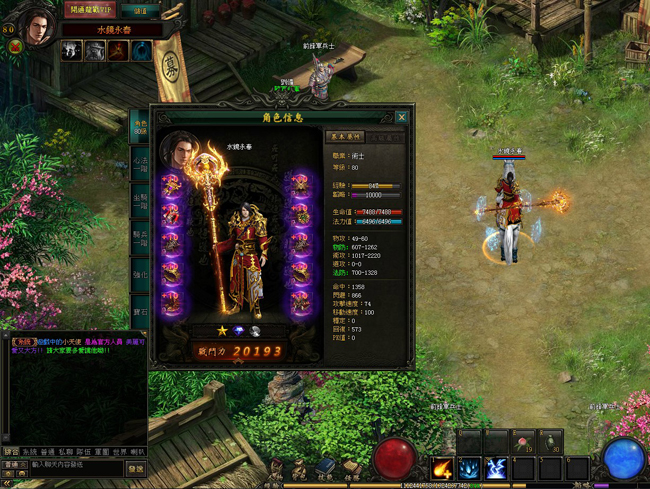Switch to the 世界 chat channel tab

[x=117, y=452]
